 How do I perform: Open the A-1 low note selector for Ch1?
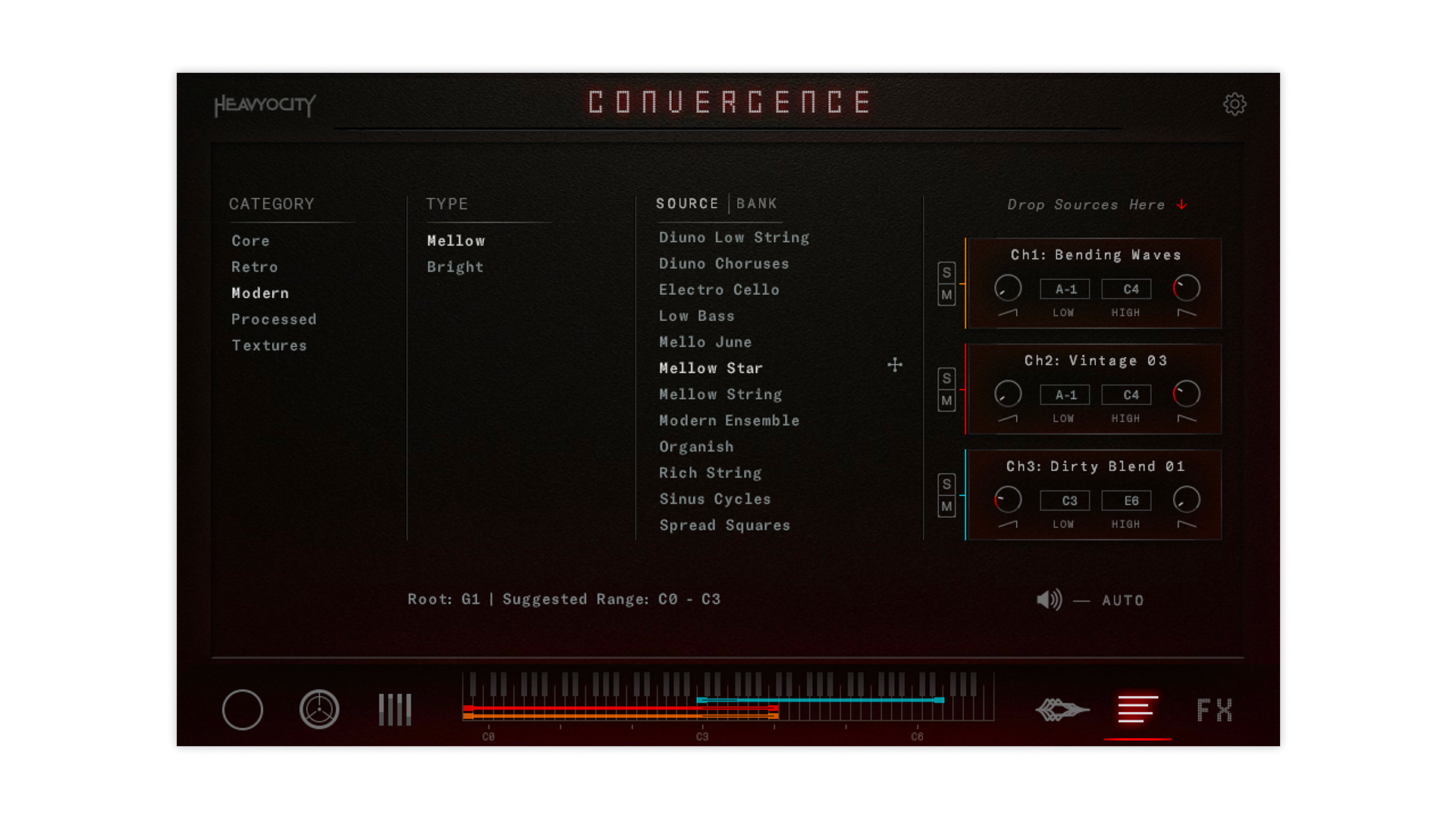[x=1065, y=289]
